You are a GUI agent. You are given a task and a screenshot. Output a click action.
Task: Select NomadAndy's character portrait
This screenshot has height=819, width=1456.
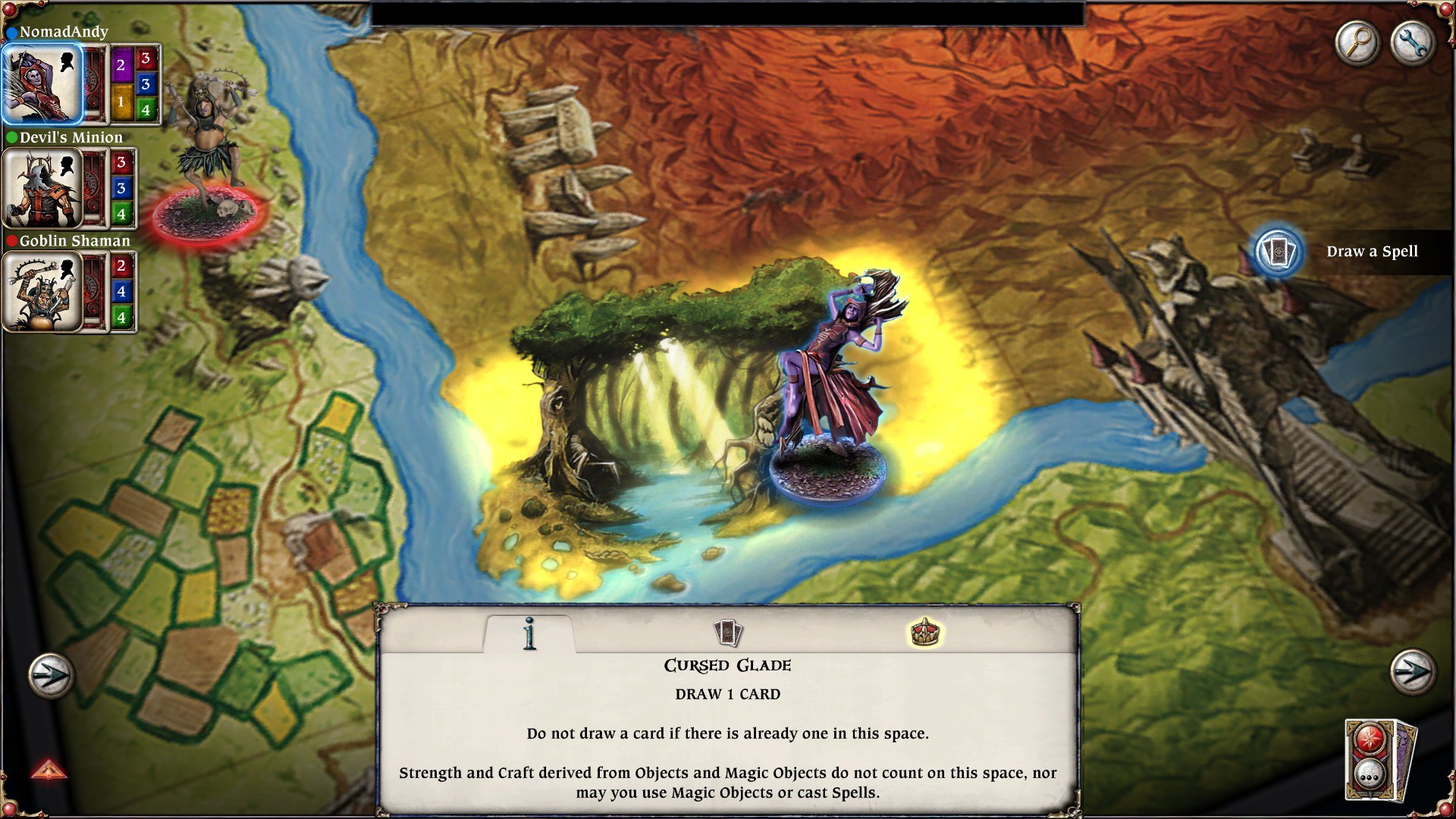click(42, 83)
